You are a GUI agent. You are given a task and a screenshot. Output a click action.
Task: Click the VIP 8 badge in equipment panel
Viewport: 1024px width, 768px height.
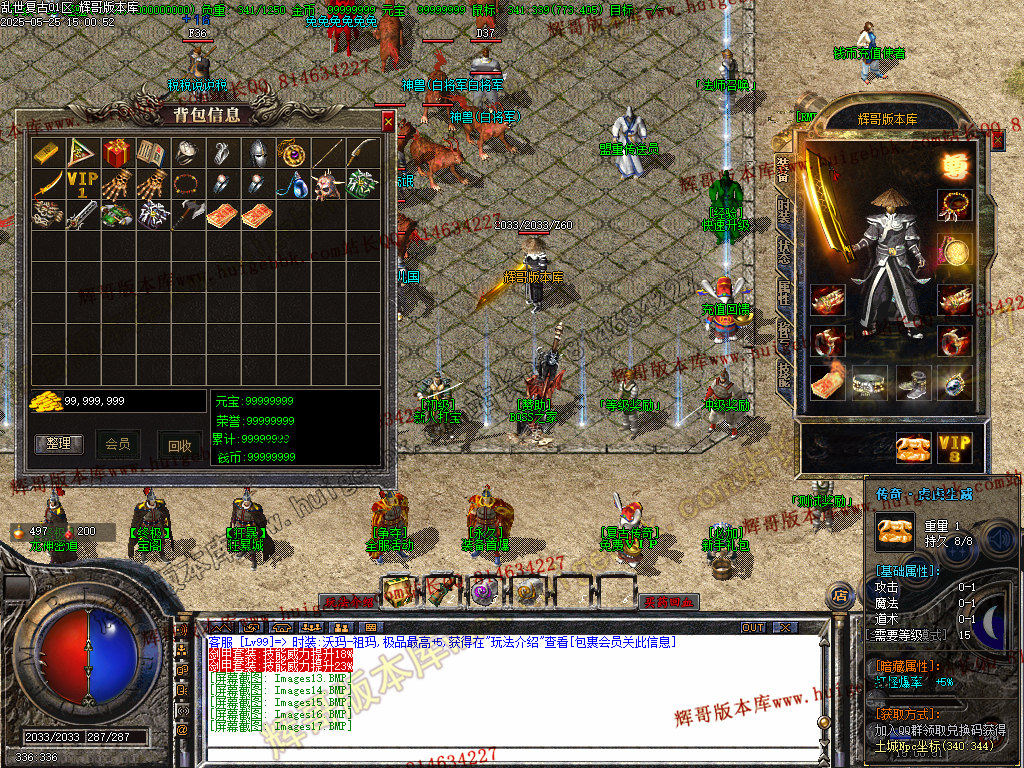[x=954, y=446]
